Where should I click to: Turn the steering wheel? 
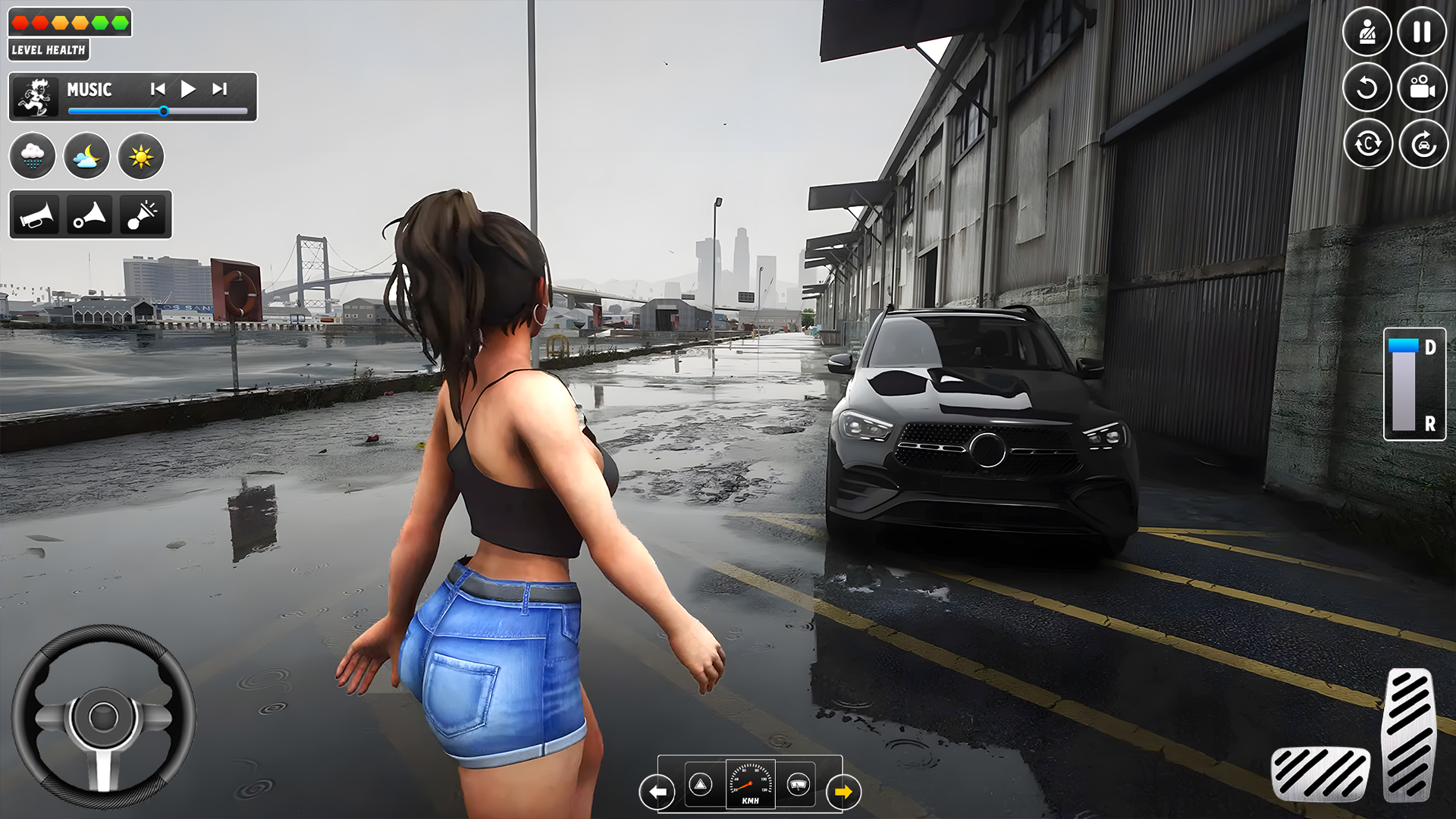101,717
